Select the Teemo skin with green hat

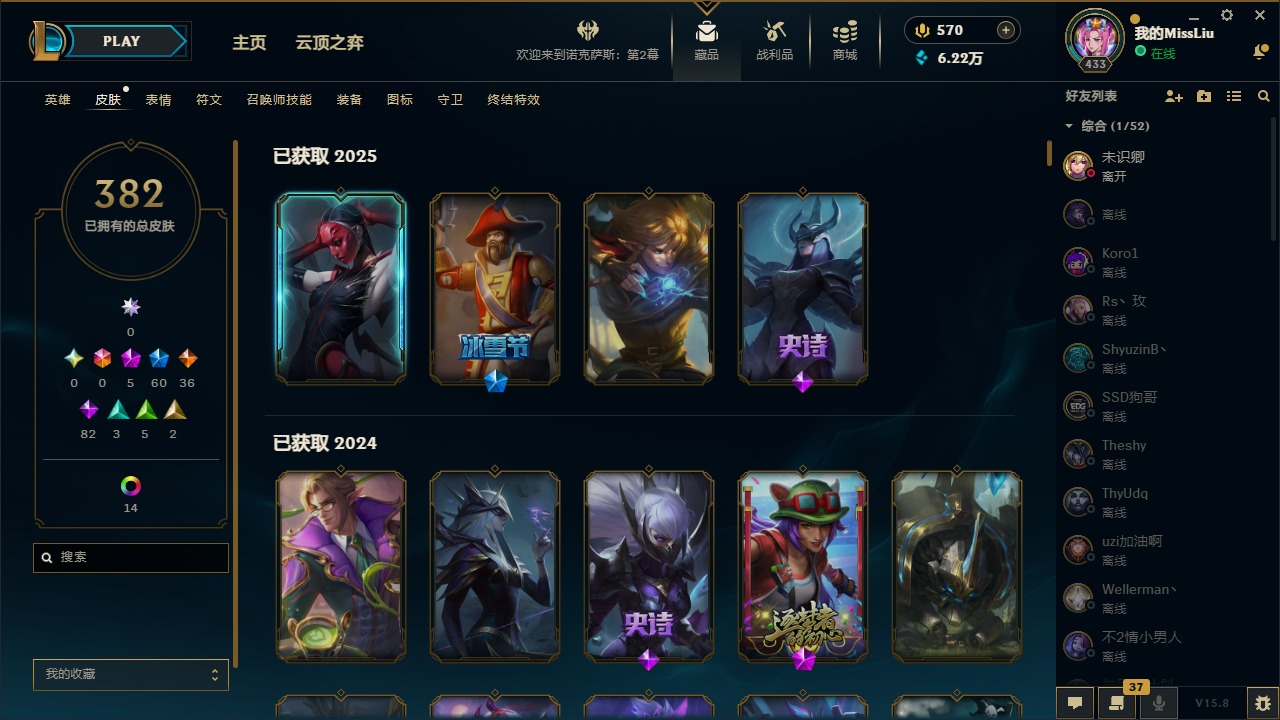tap(803, 566)
